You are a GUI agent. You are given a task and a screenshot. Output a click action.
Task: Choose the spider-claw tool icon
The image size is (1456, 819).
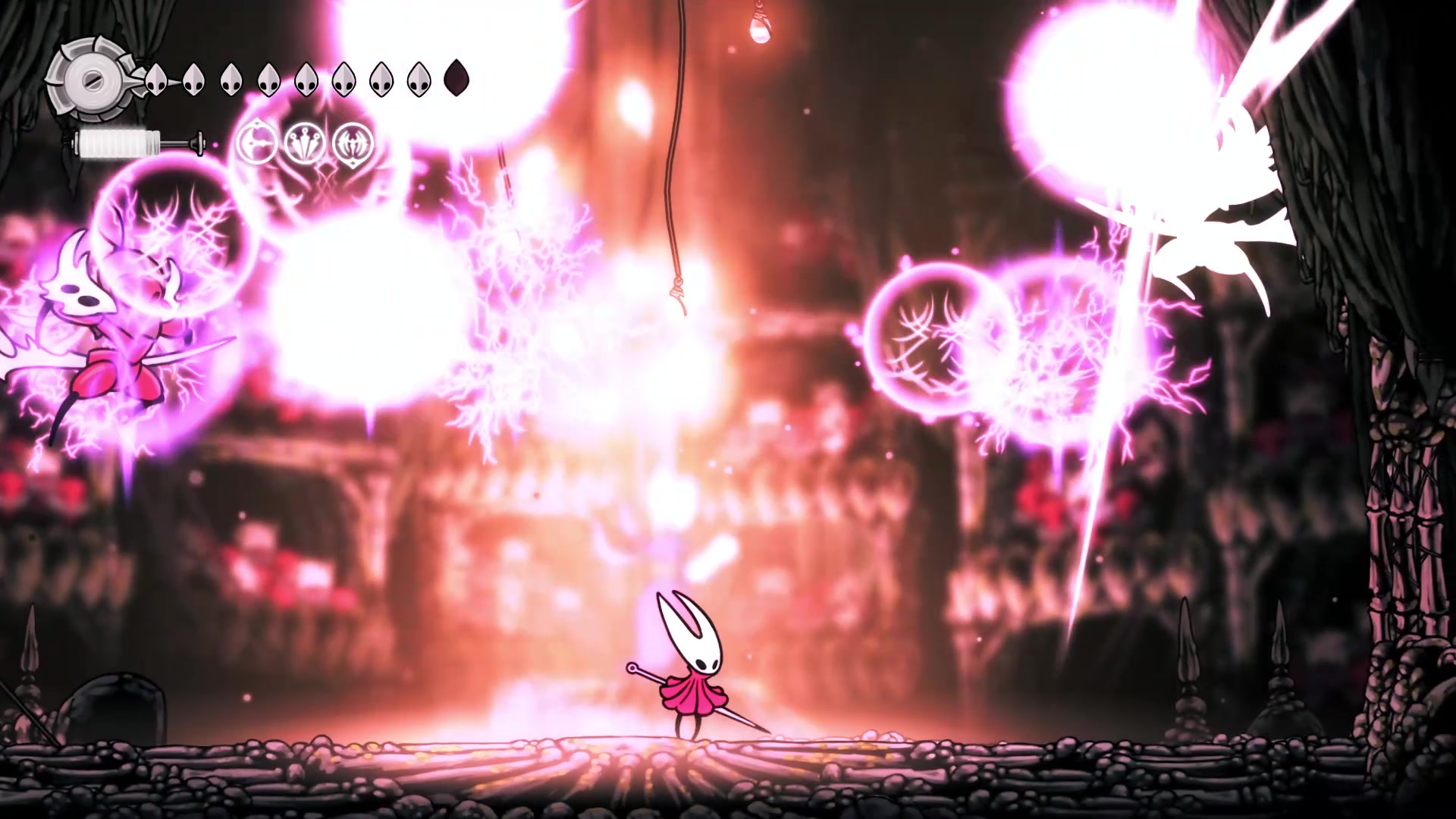[x=354, y=143]
